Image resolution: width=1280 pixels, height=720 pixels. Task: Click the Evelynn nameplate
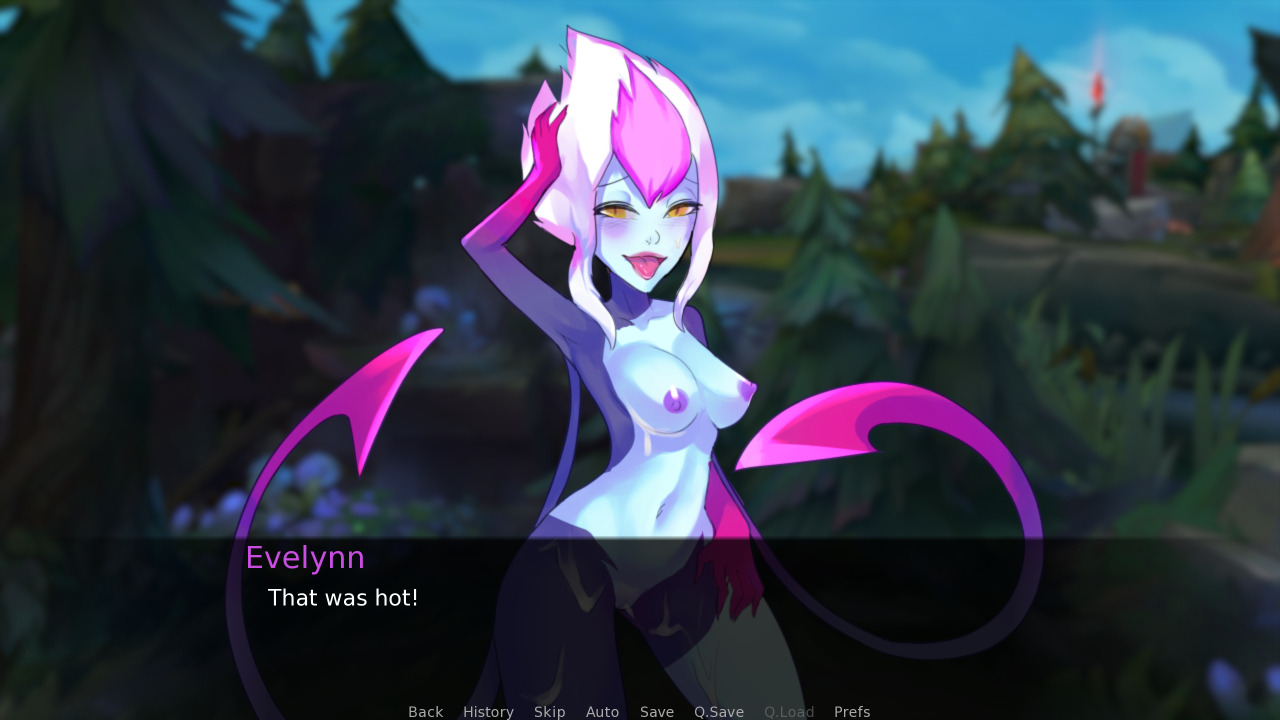pyautogui.click(x=305, y=557)
